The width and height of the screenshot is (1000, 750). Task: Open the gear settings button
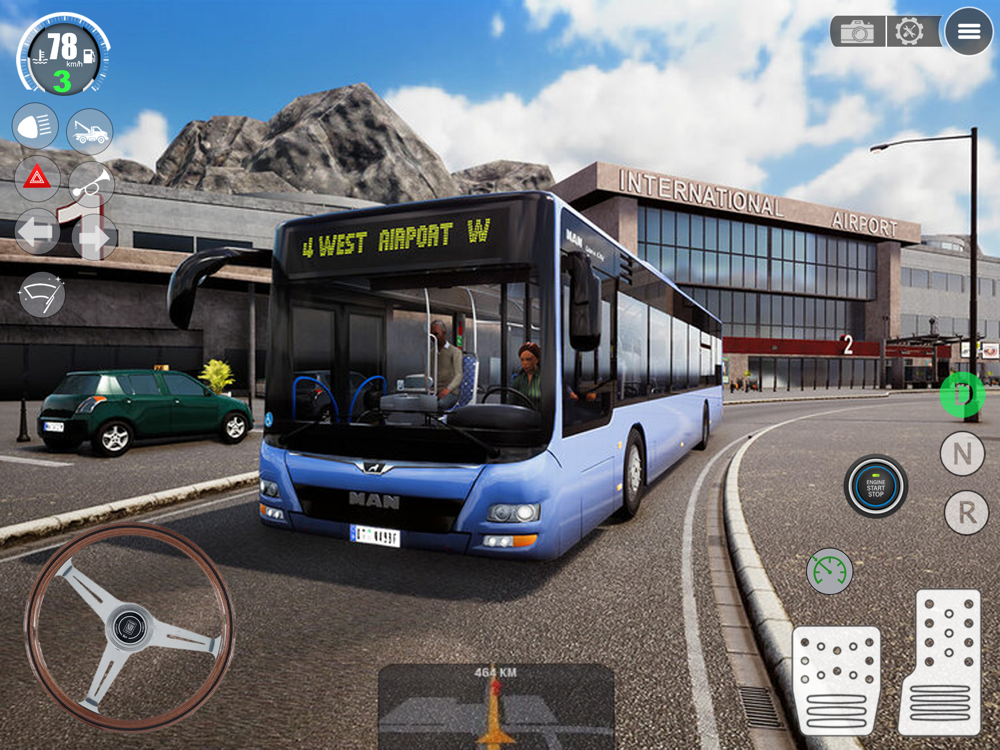(x=909, y=32)
